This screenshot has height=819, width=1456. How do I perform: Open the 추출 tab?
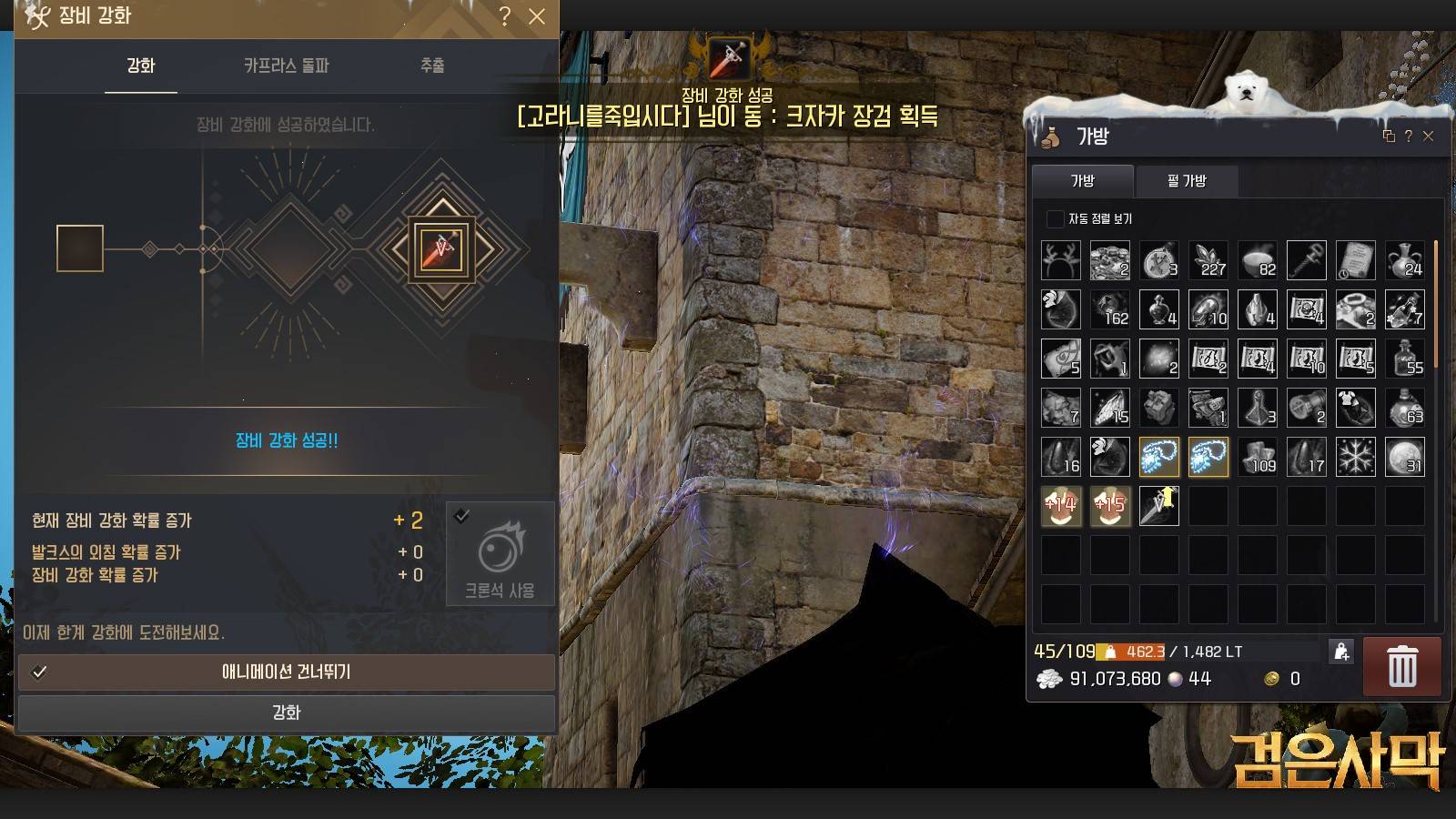click(432, 66)
